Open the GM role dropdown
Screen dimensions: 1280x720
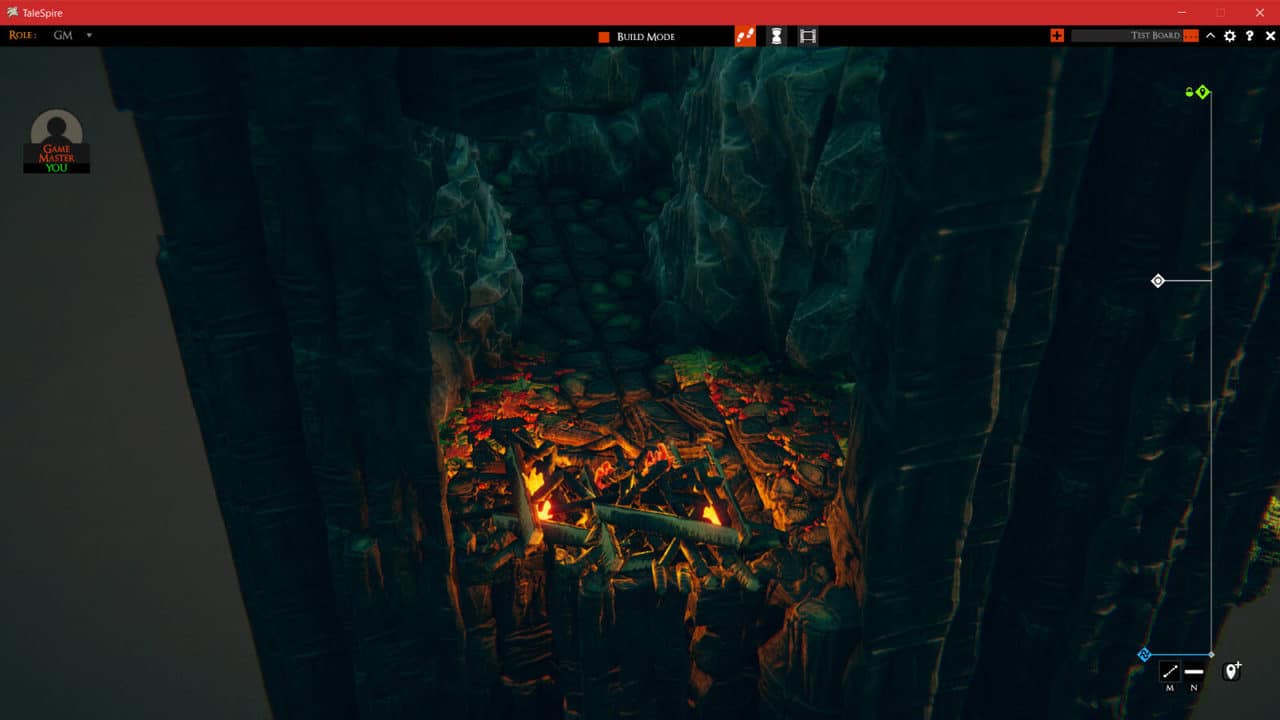point(88,36)
